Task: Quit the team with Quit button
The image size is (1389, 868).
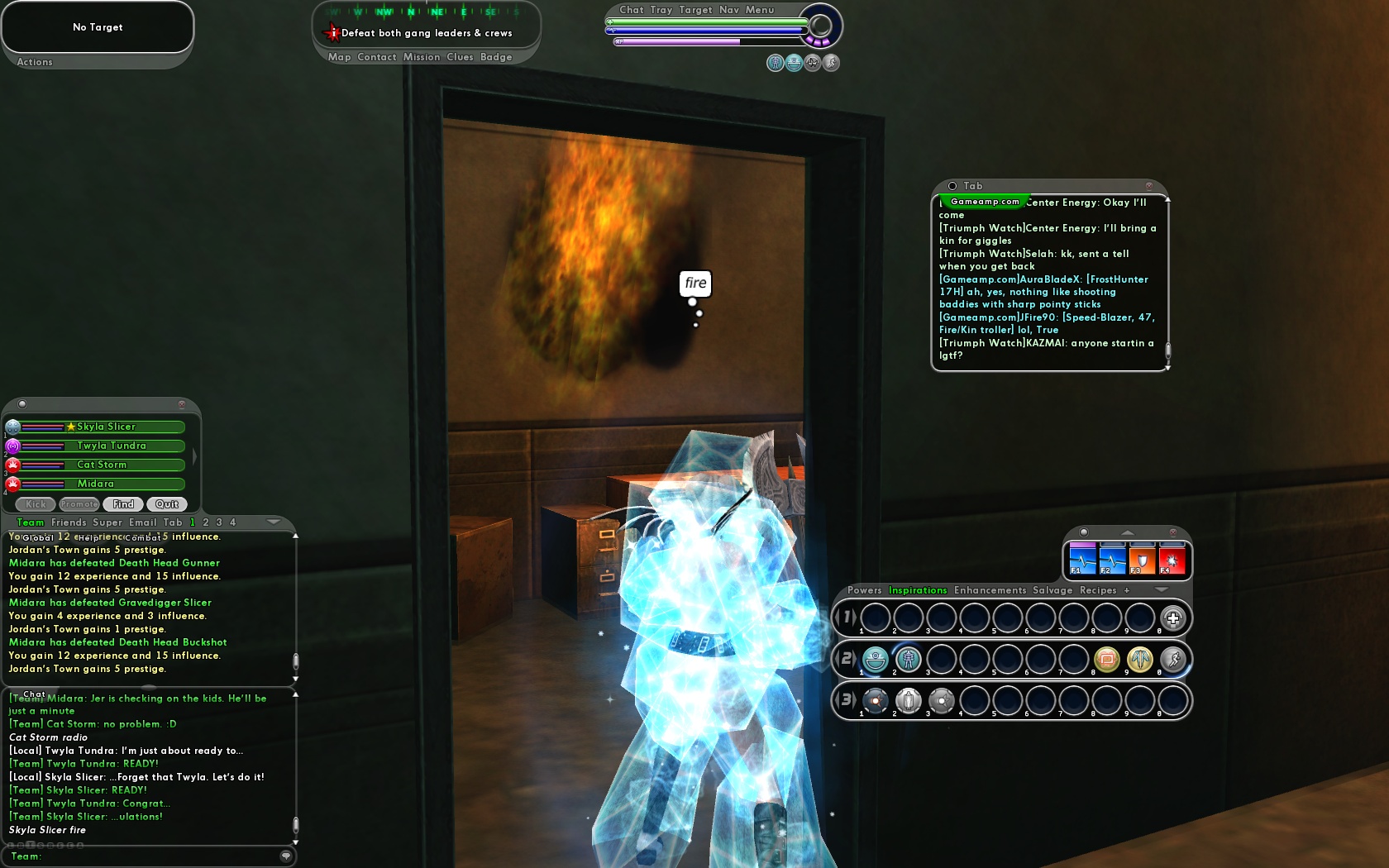Action: point(167,504)
